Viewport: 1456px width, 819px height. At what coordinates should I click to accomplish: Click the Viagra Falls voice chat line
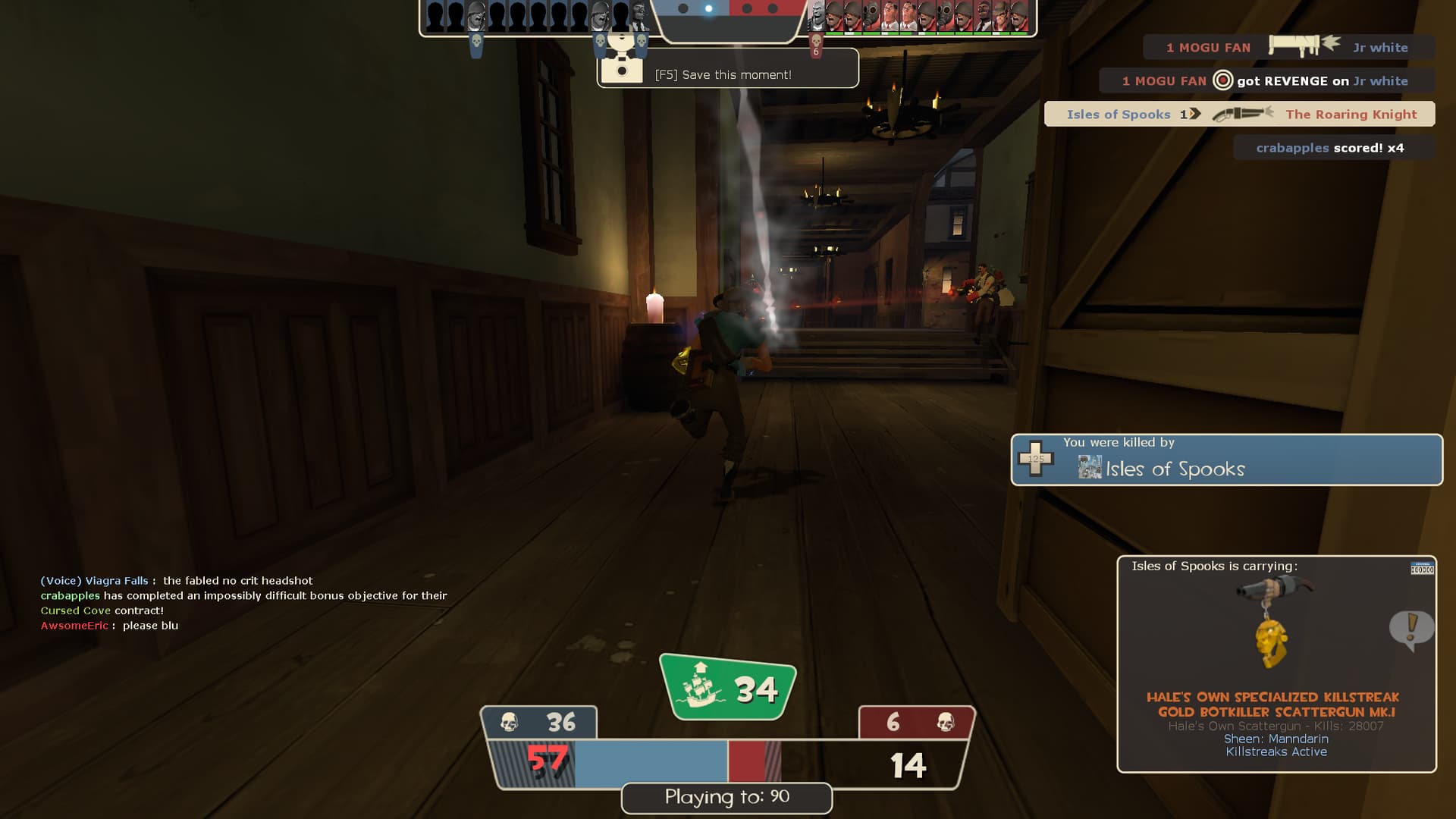177,581
